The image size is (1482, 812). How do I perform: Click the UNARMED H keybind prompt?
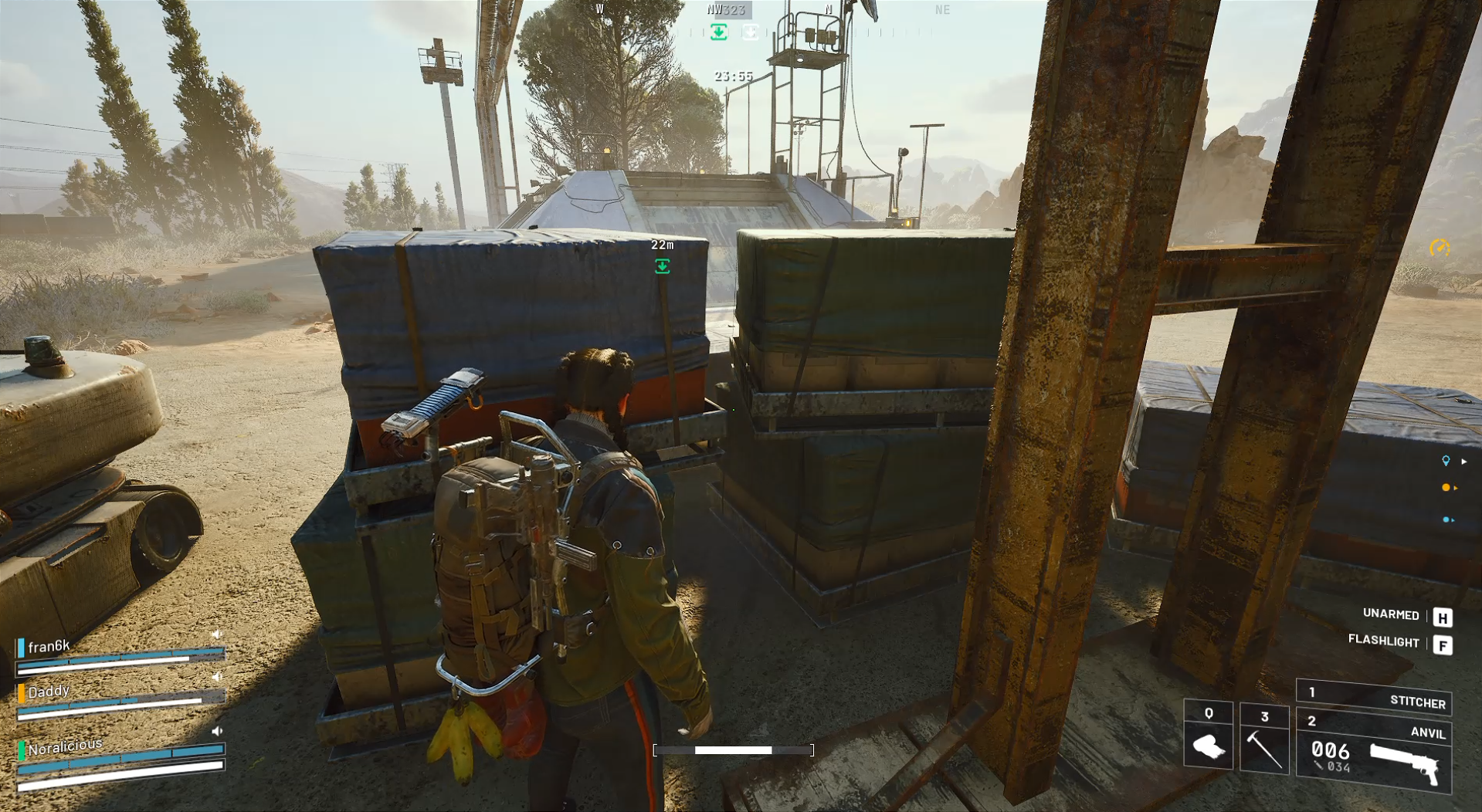(x=1412, y=615)
